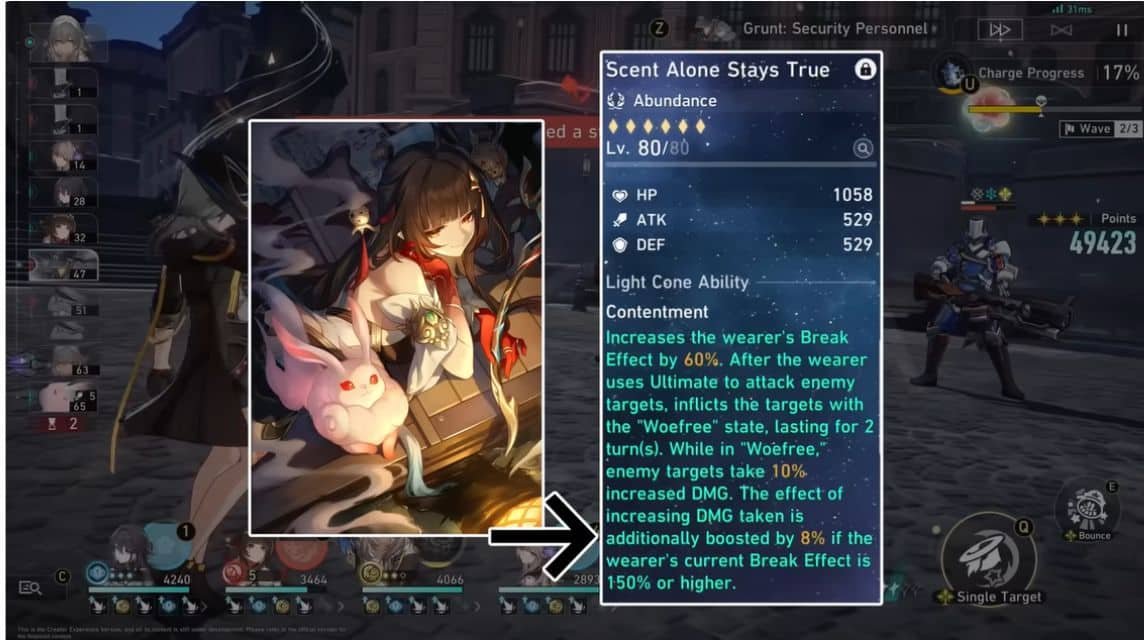Use the Single Target attack
The image size is (1144, 640).
coord(987,559)
